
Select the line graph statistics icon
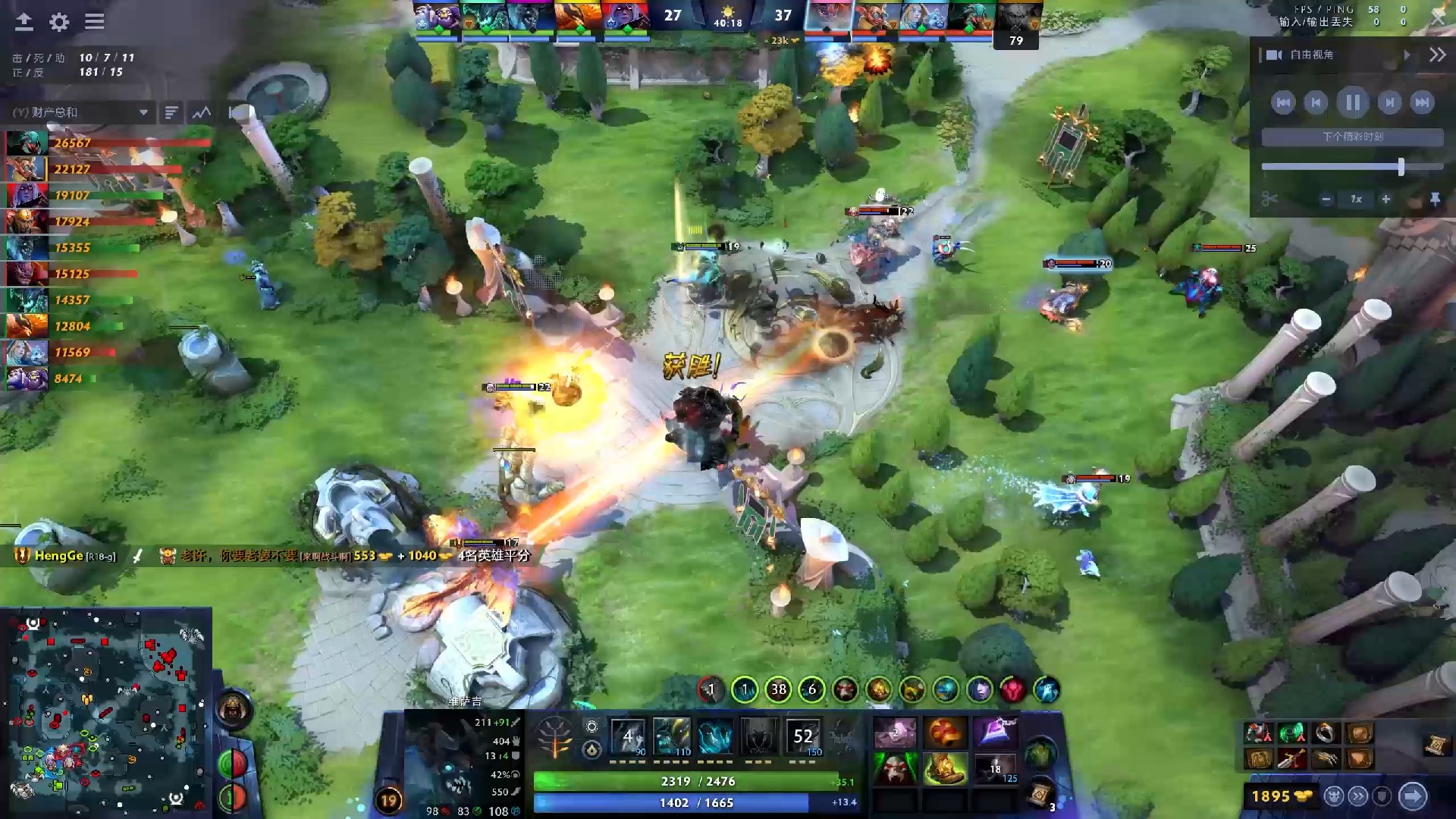pos(200,112)
